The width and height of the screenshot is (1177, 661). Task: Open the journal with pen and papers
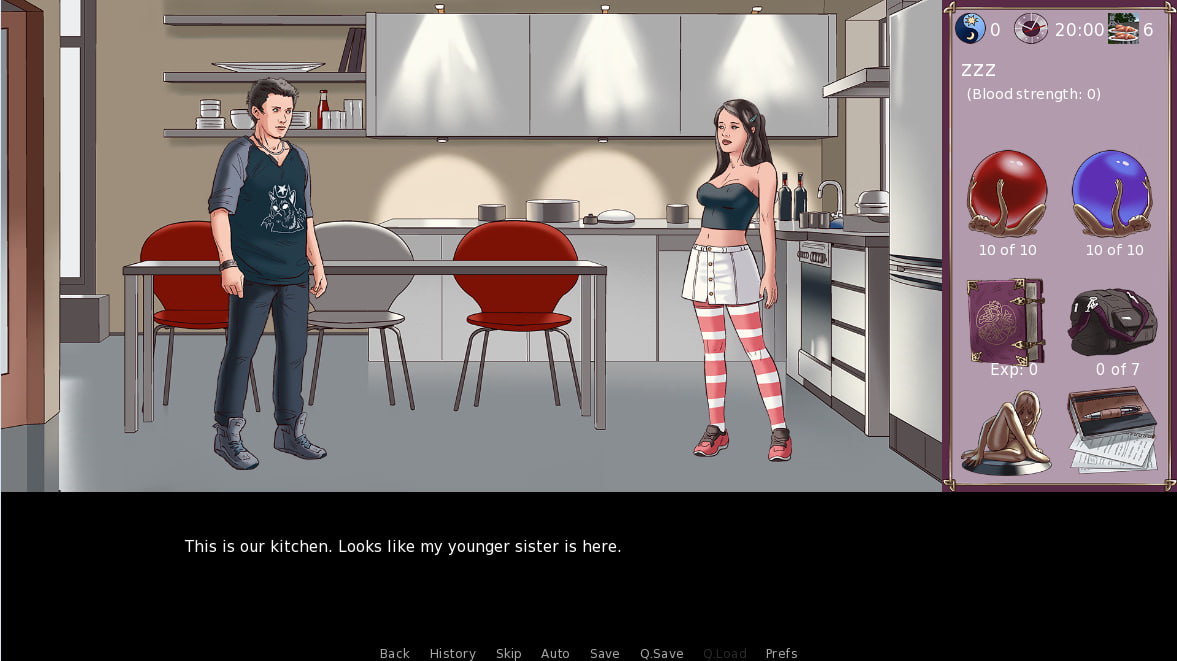point(1112,428)
